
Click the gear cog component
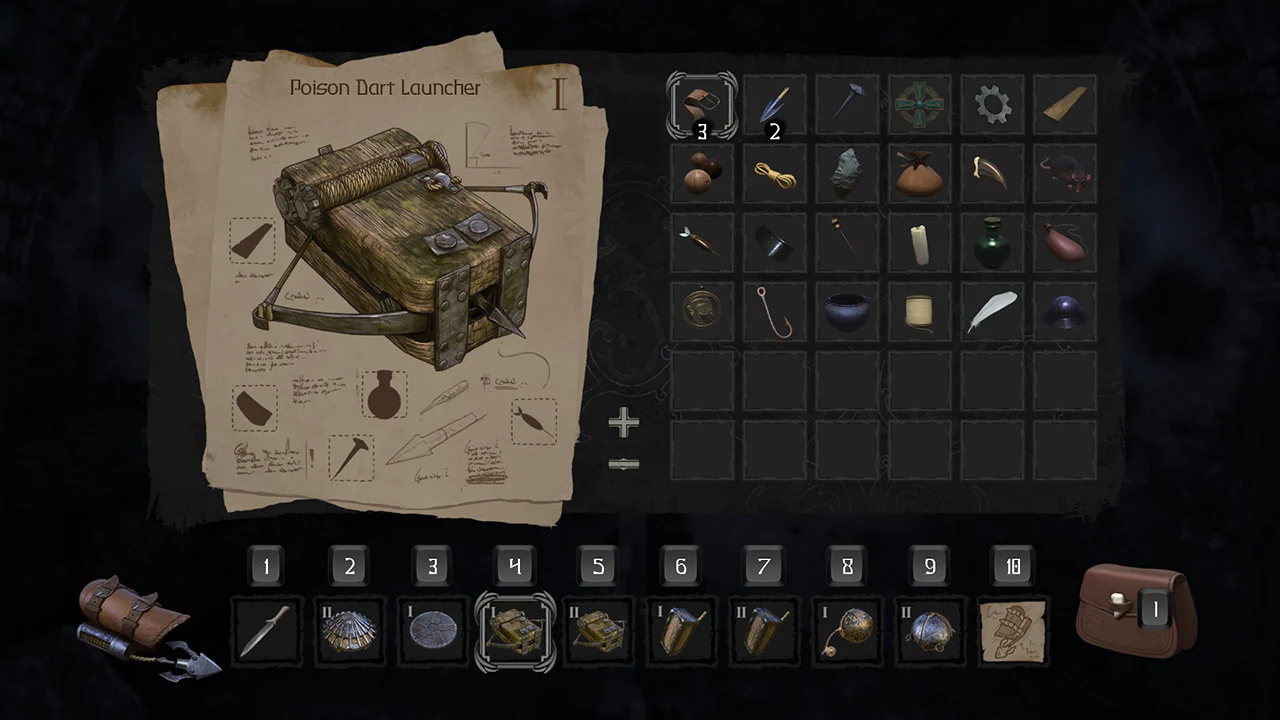coord(993,104)
